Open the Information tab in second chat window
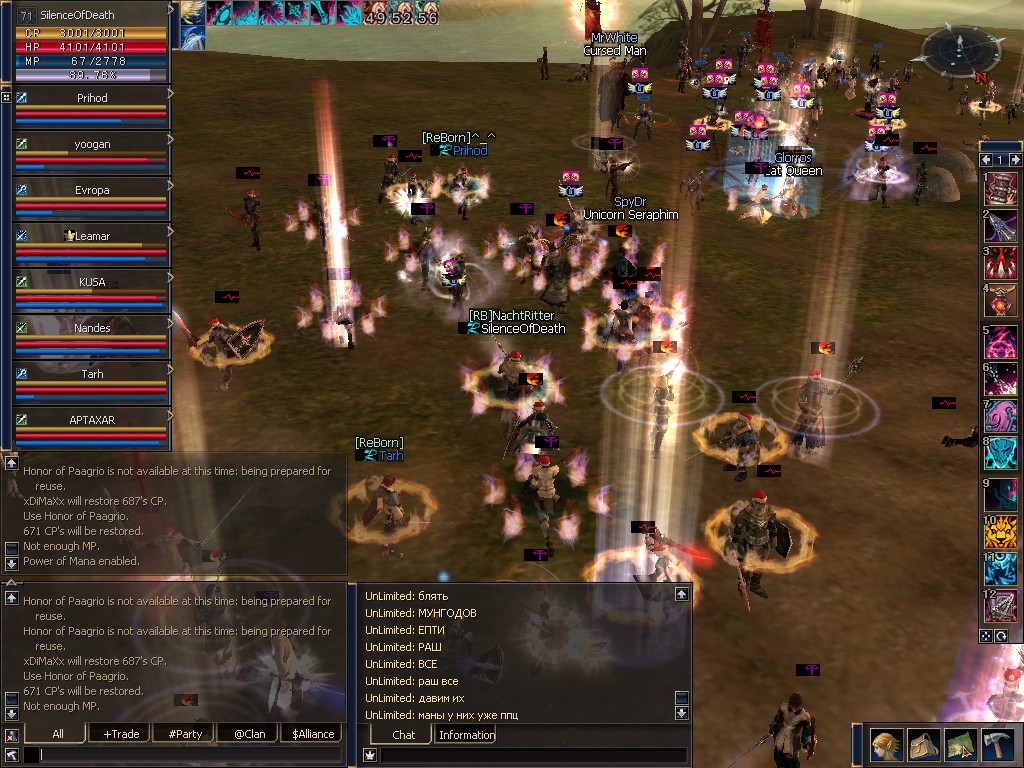This screenshot has height=768, width=1024. pos(466,735)
